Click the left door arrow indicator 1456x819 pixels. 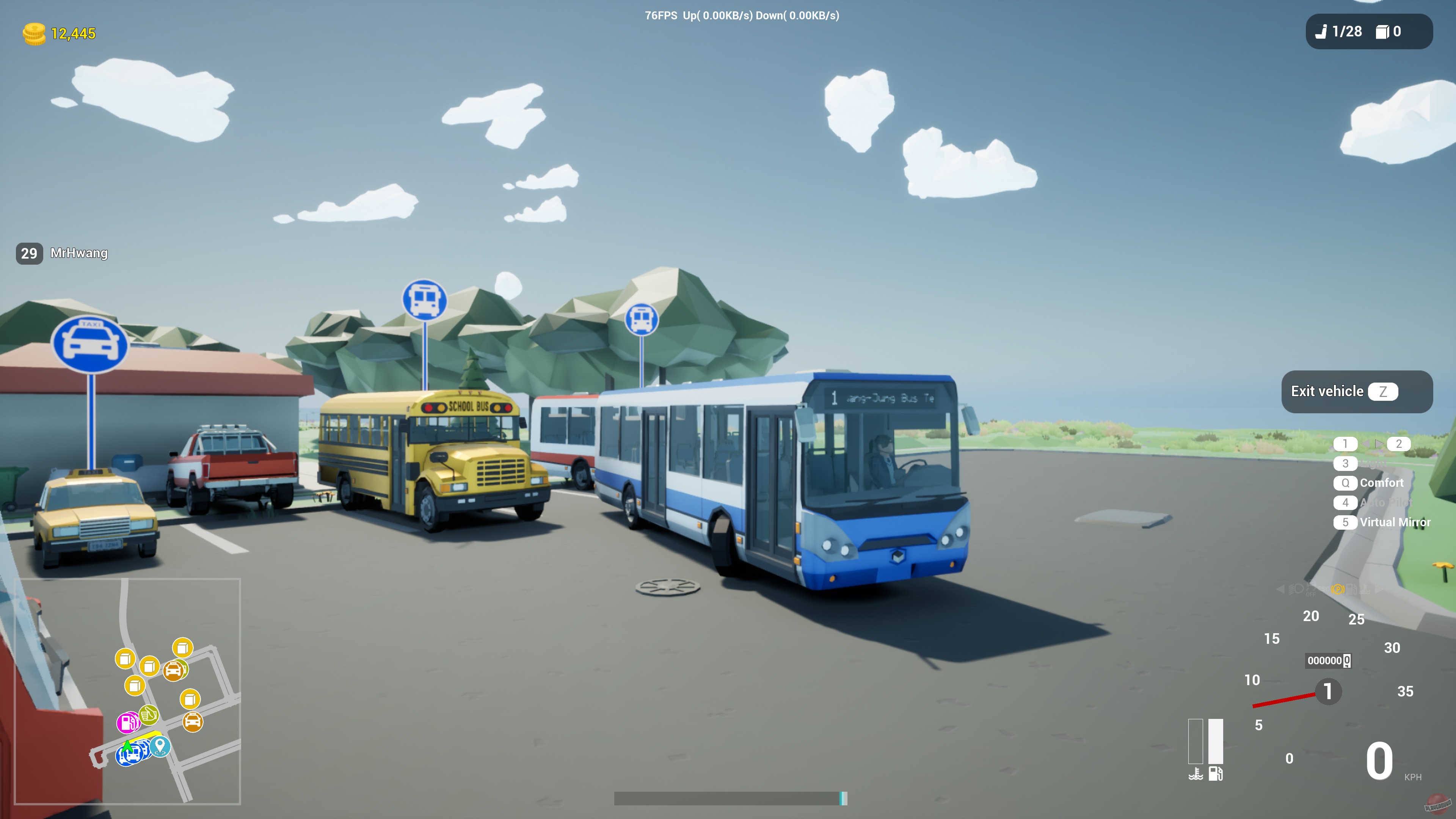pos(1366,444)
